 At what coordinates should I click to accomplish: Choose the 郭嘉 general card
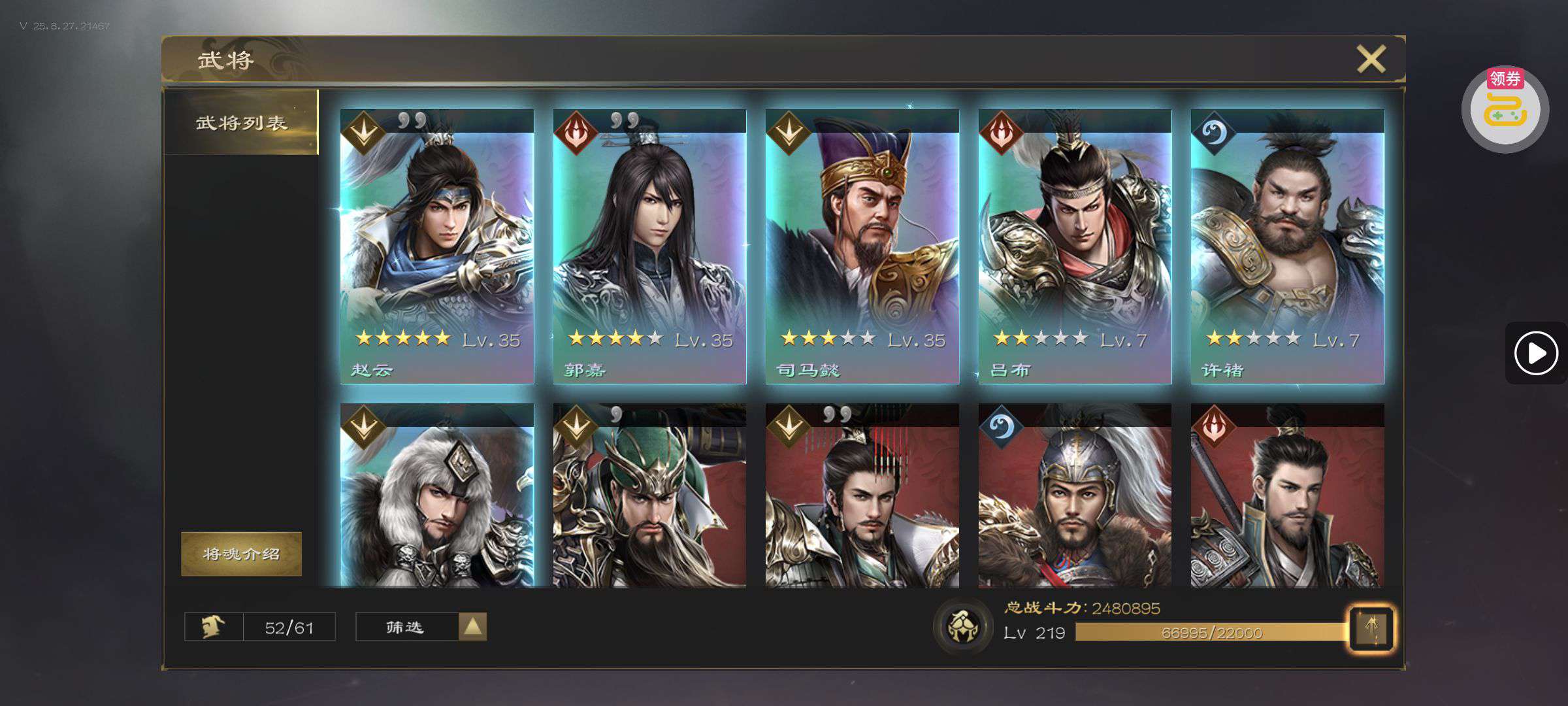[x=649, y=246]
